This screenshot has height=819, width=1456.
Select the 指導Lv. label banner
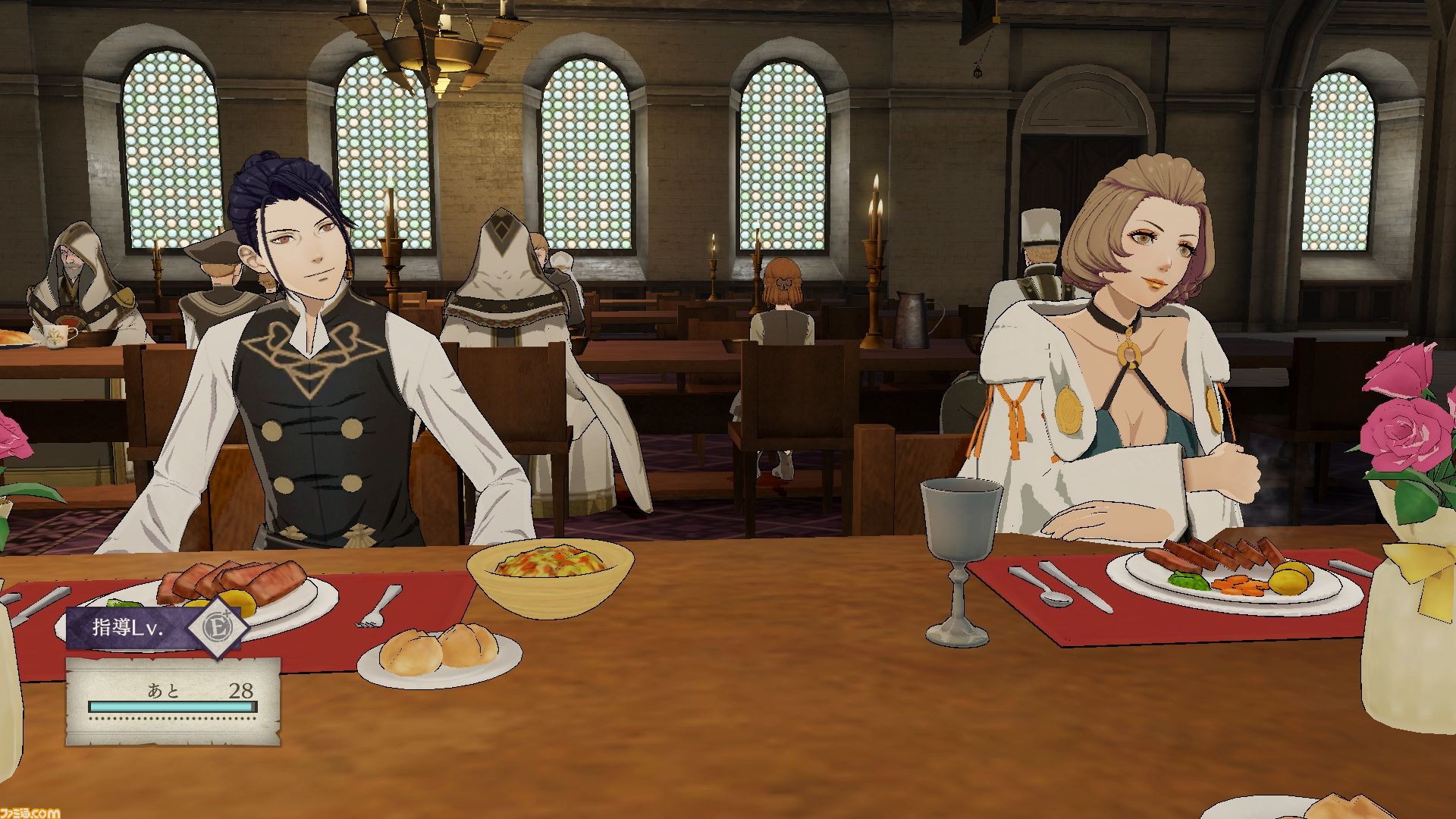click(129, 628)
